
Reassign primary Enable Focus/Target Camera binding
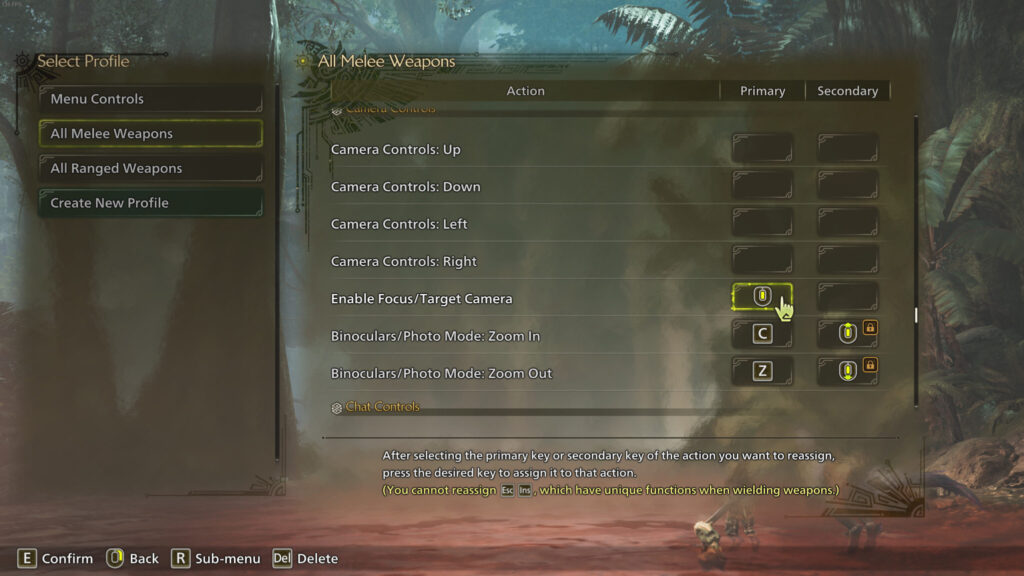click(x=762, y=297)
